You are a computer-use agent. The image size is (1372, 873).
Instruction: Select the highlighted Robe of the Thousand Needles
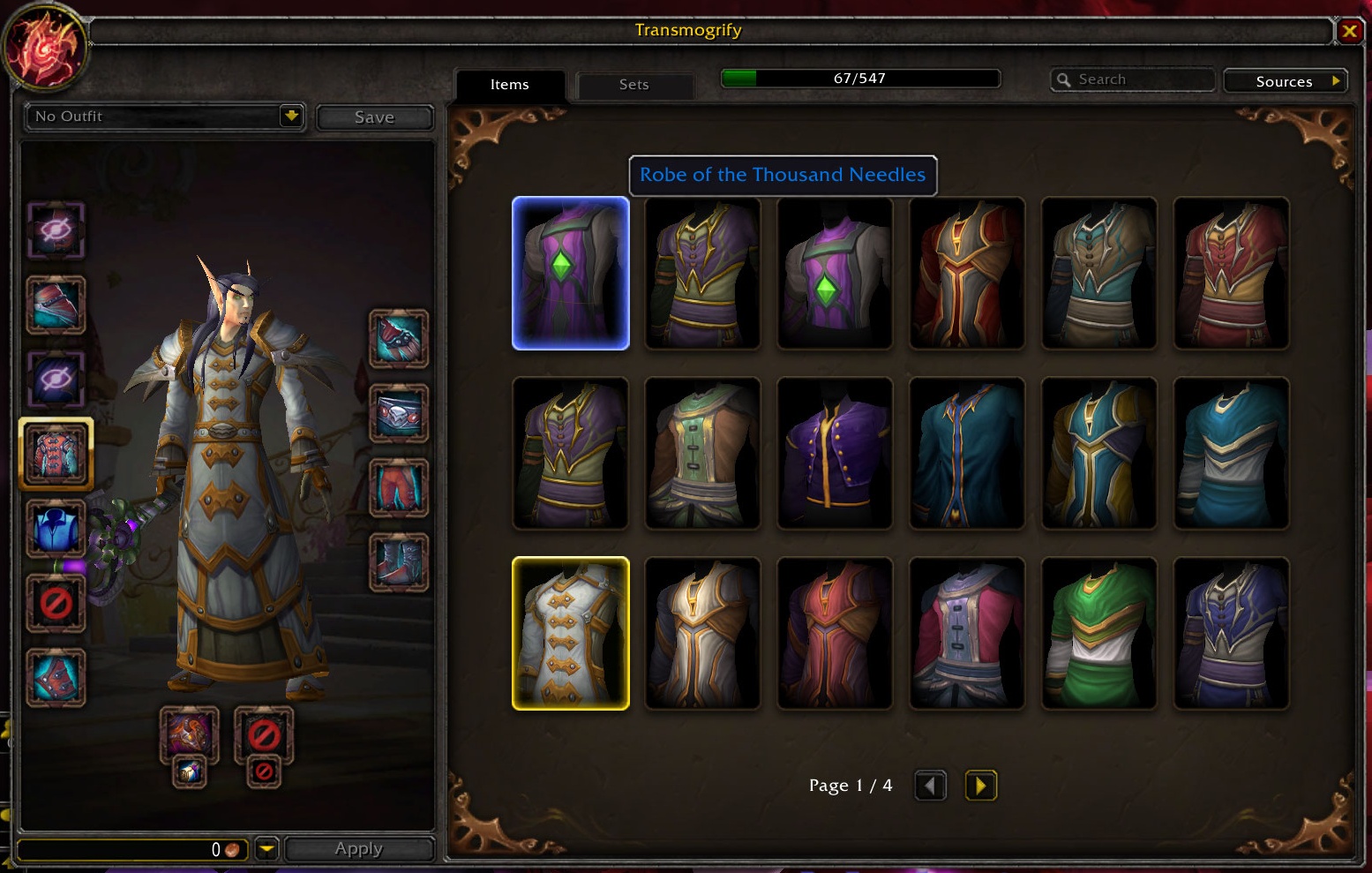pyautogui.click(x=571, y=273)
